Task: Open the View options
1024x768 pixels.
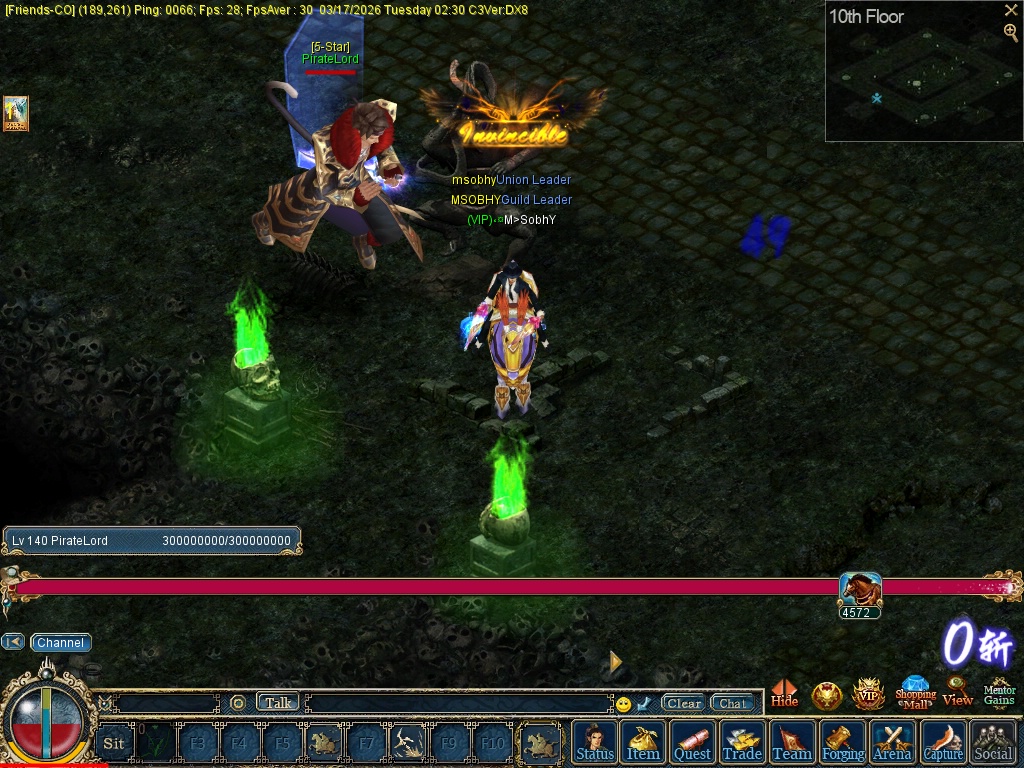Action: (957, 692)
